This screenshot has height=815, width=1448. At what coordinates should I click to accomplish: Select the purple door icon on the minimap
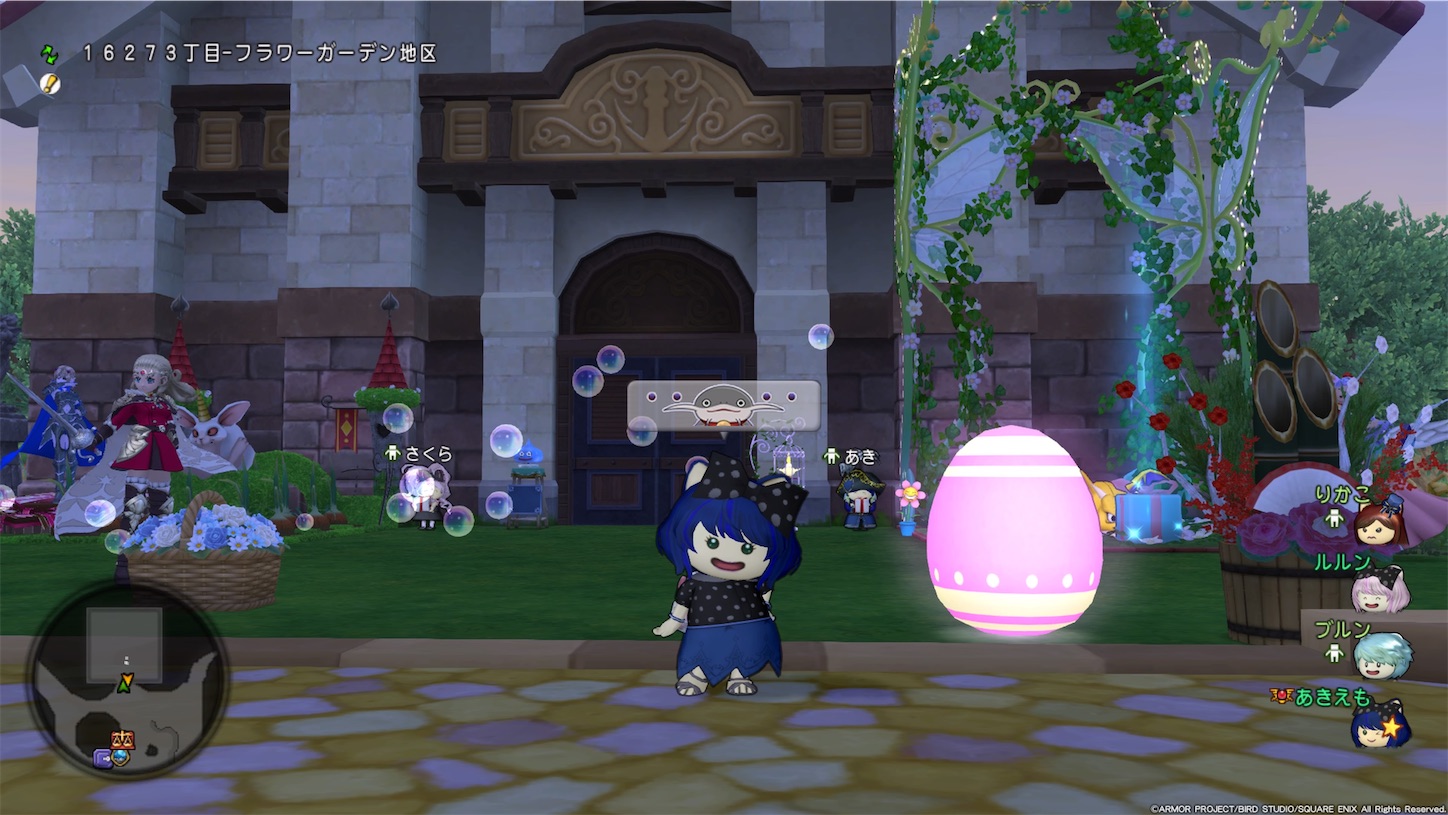[x=104, y=757]
